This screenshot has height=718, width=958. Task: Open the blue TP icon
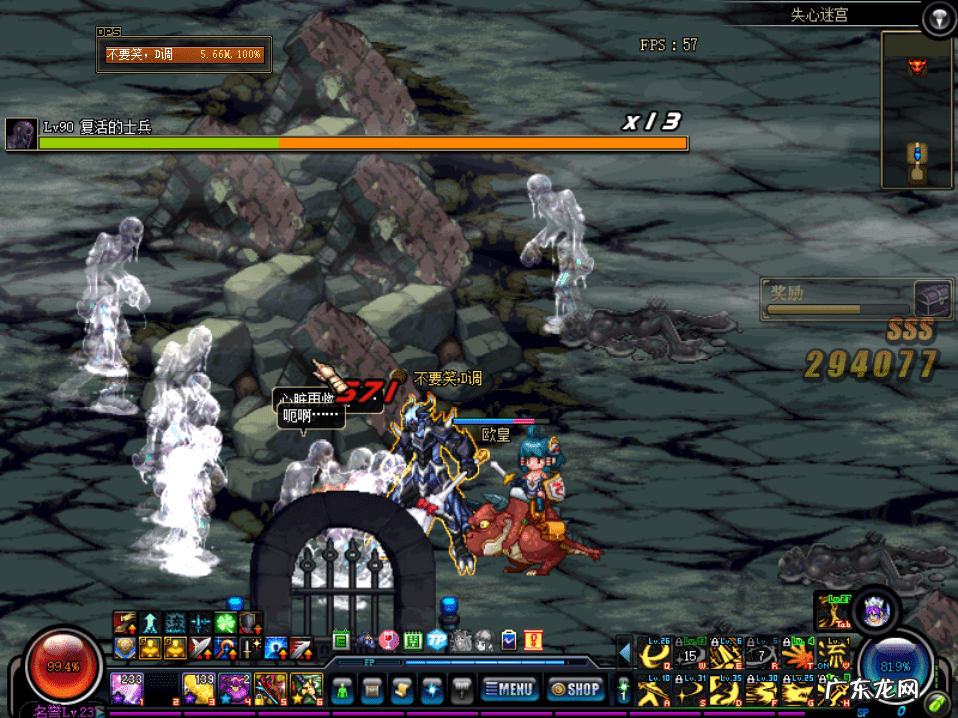click(x=437, y=640)
